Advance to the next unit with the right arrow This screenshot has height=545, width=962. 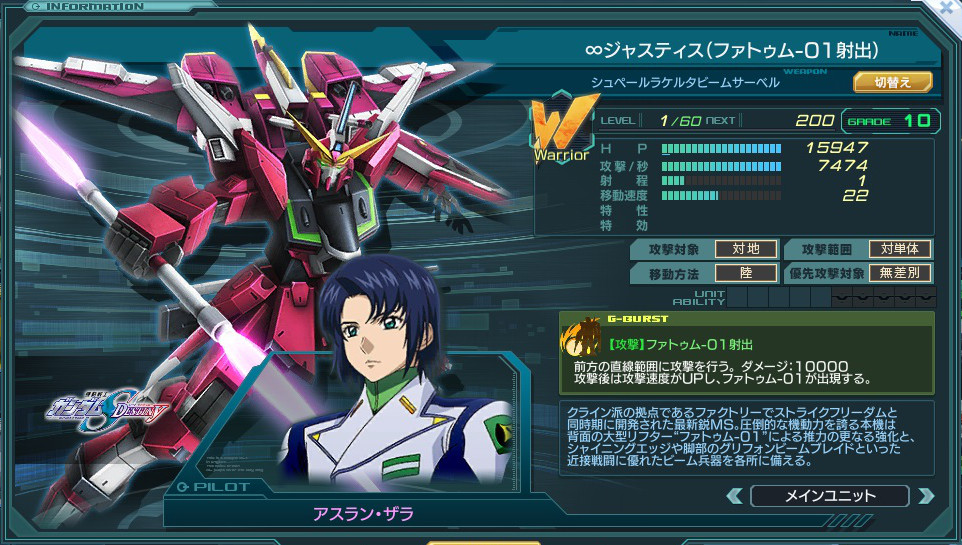(x=925, y=495)
